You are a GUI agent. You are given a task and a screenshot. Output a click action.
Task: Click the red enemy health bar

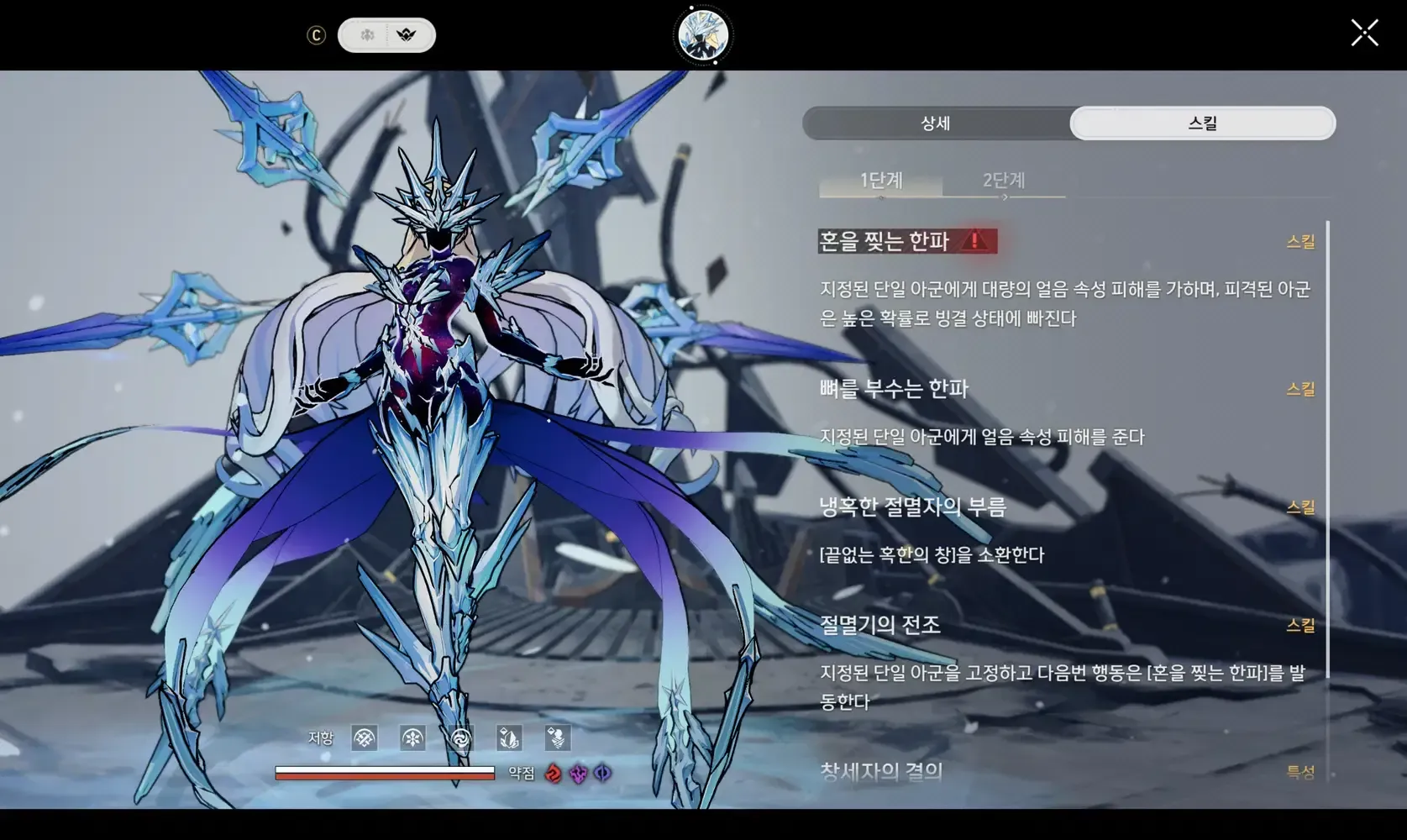click(383, 777)
